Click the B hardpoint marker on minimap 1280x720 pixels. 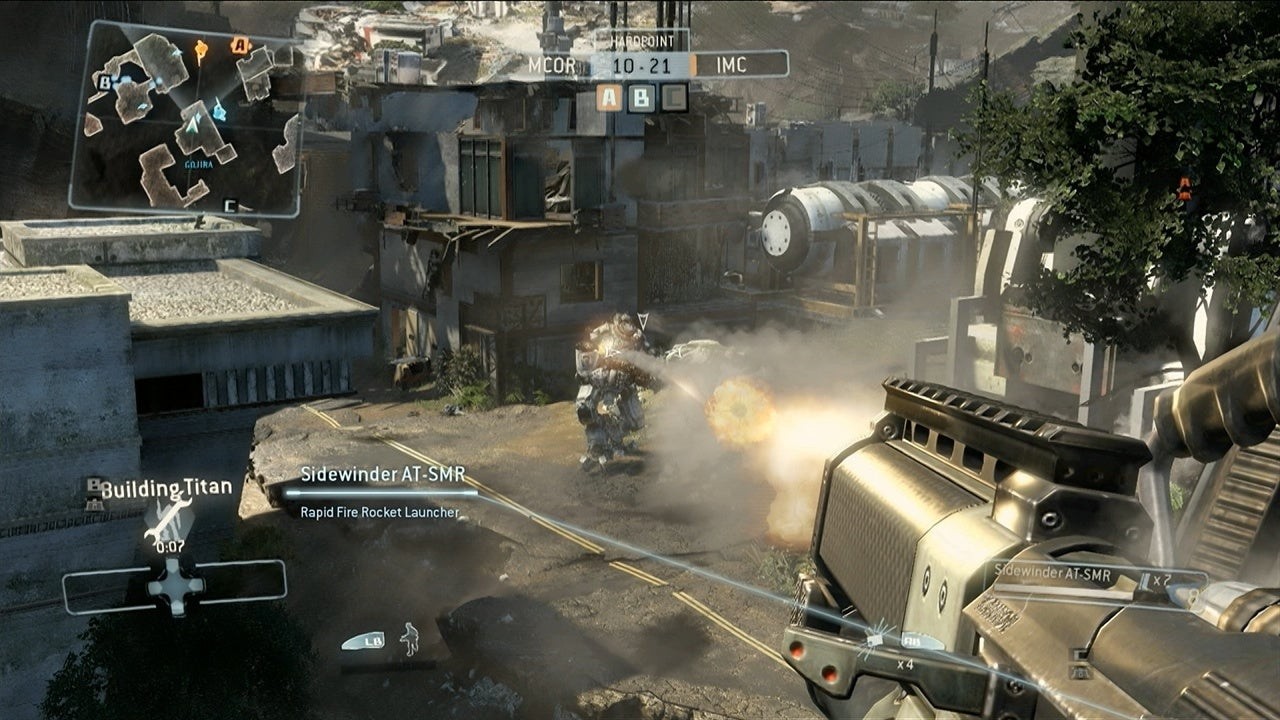coord(103,83)
